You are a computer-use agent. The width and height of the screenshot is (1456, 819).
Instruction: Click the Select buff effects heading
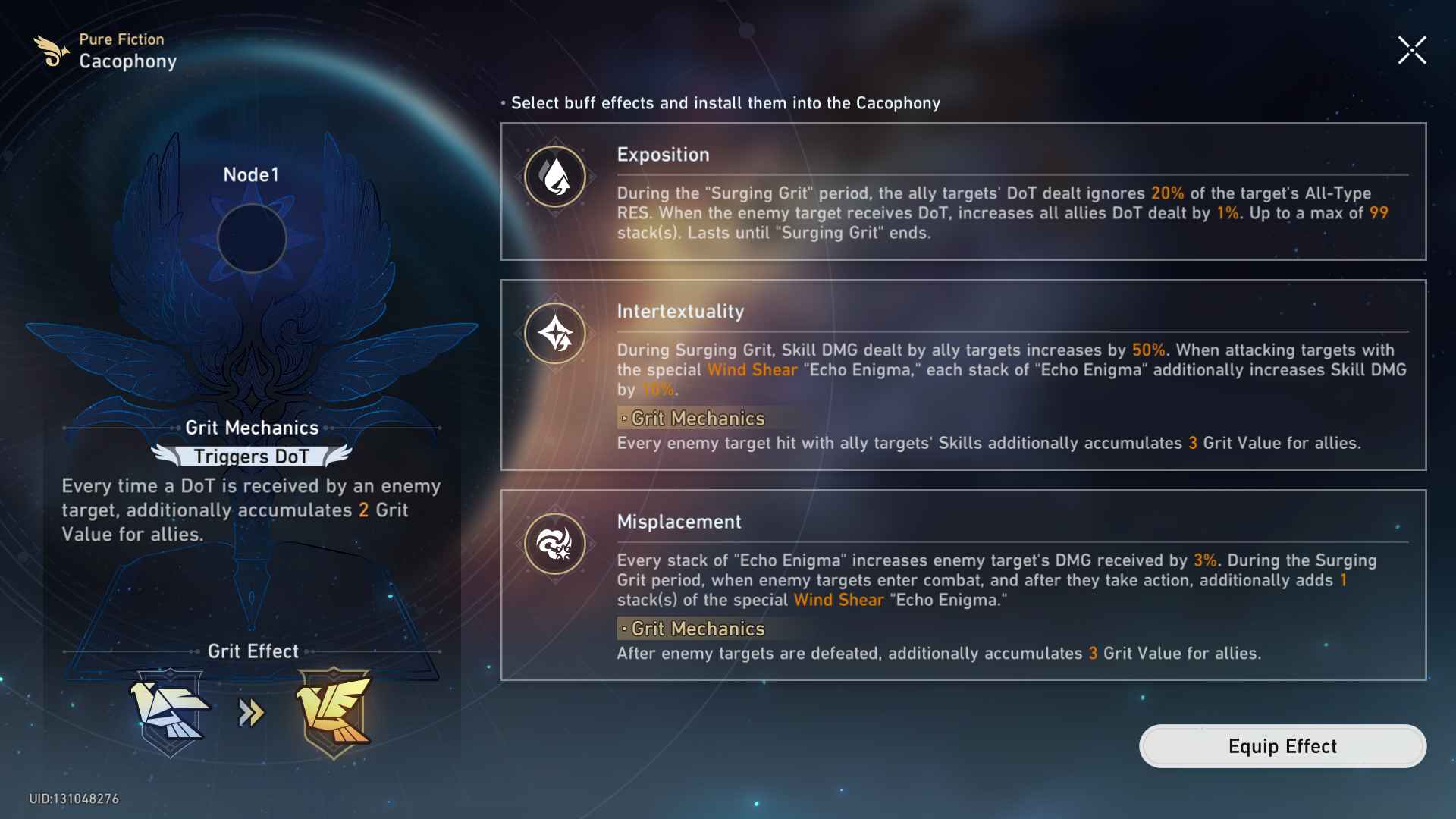click(x=724, y=103)
